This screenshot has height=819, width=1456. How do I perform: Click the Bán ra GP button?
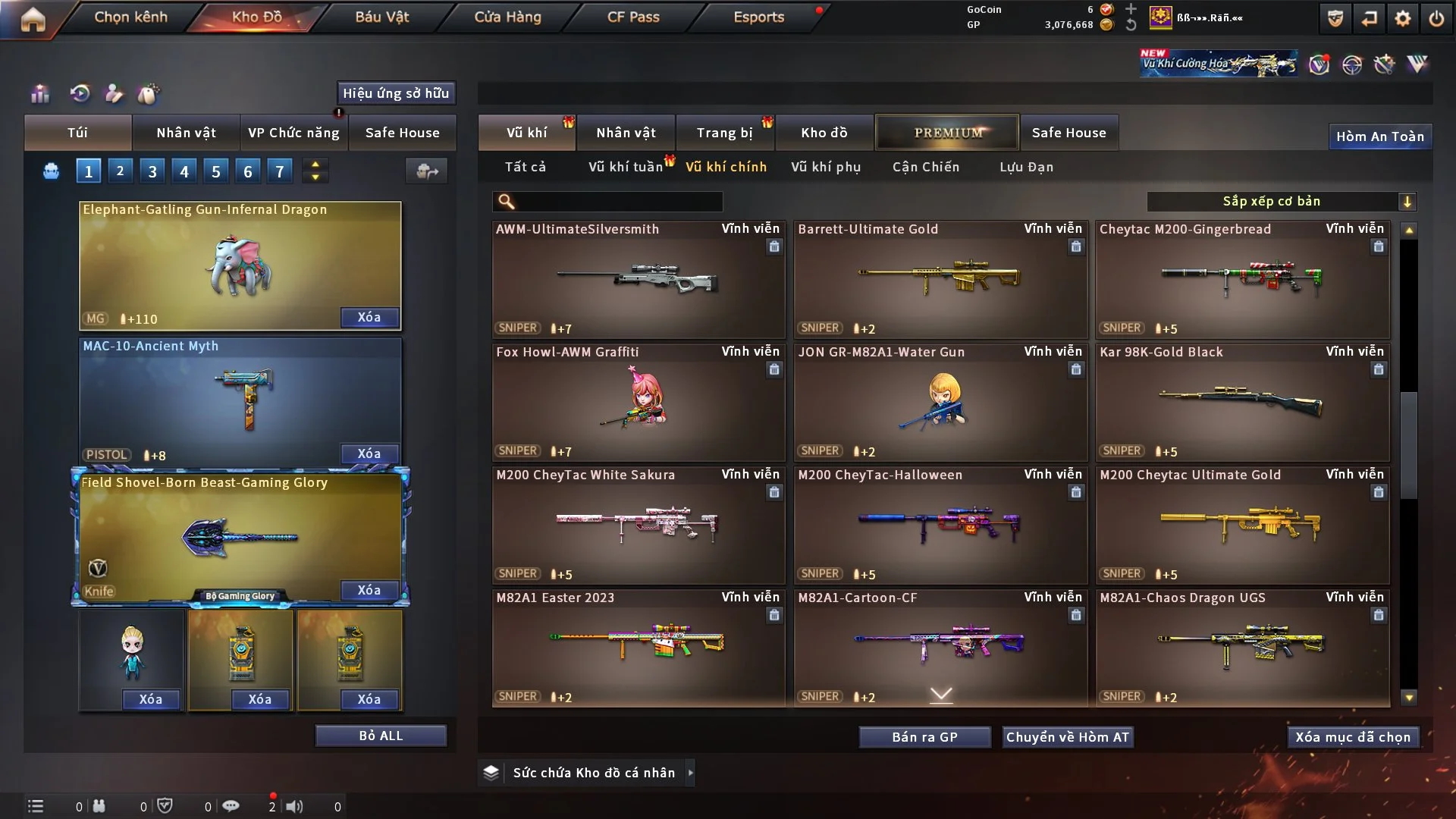924,737
